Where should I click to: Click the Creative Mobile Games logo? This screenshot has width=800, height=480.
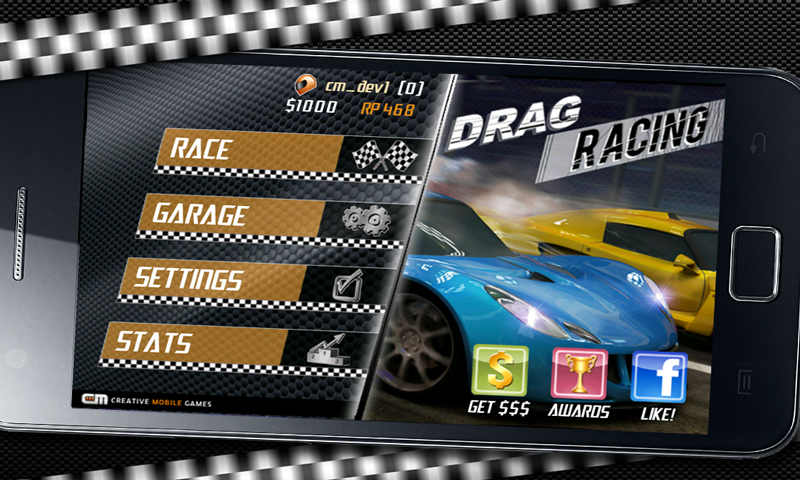pos(147,401)
